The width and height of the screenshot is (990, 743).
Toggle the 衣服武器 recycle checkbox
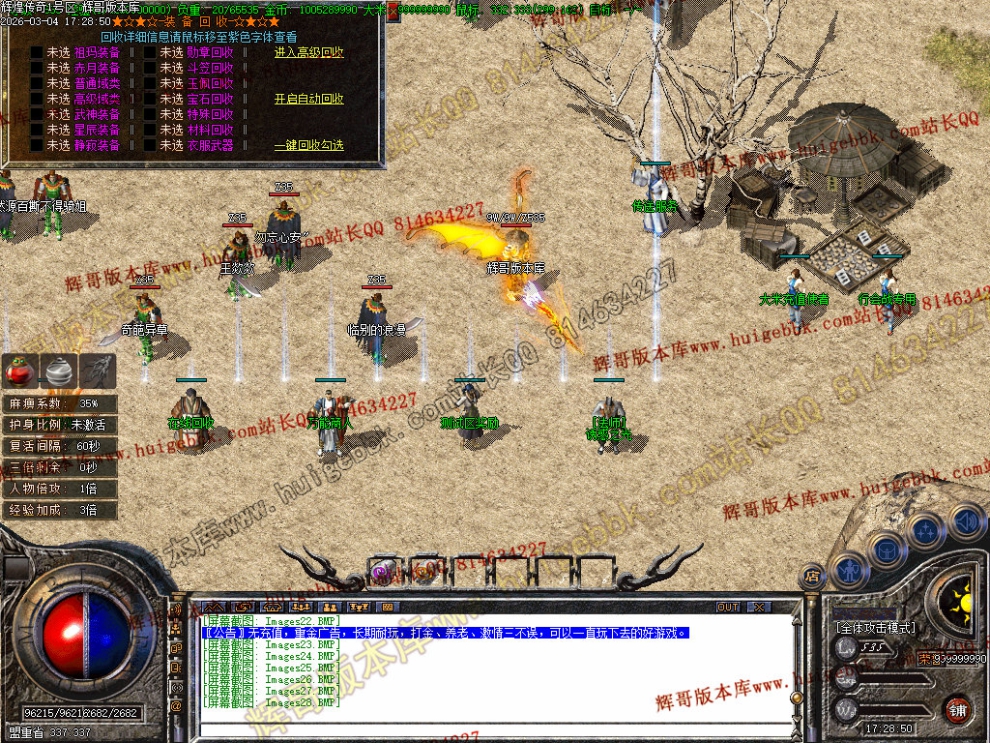[x=150, y=145]
